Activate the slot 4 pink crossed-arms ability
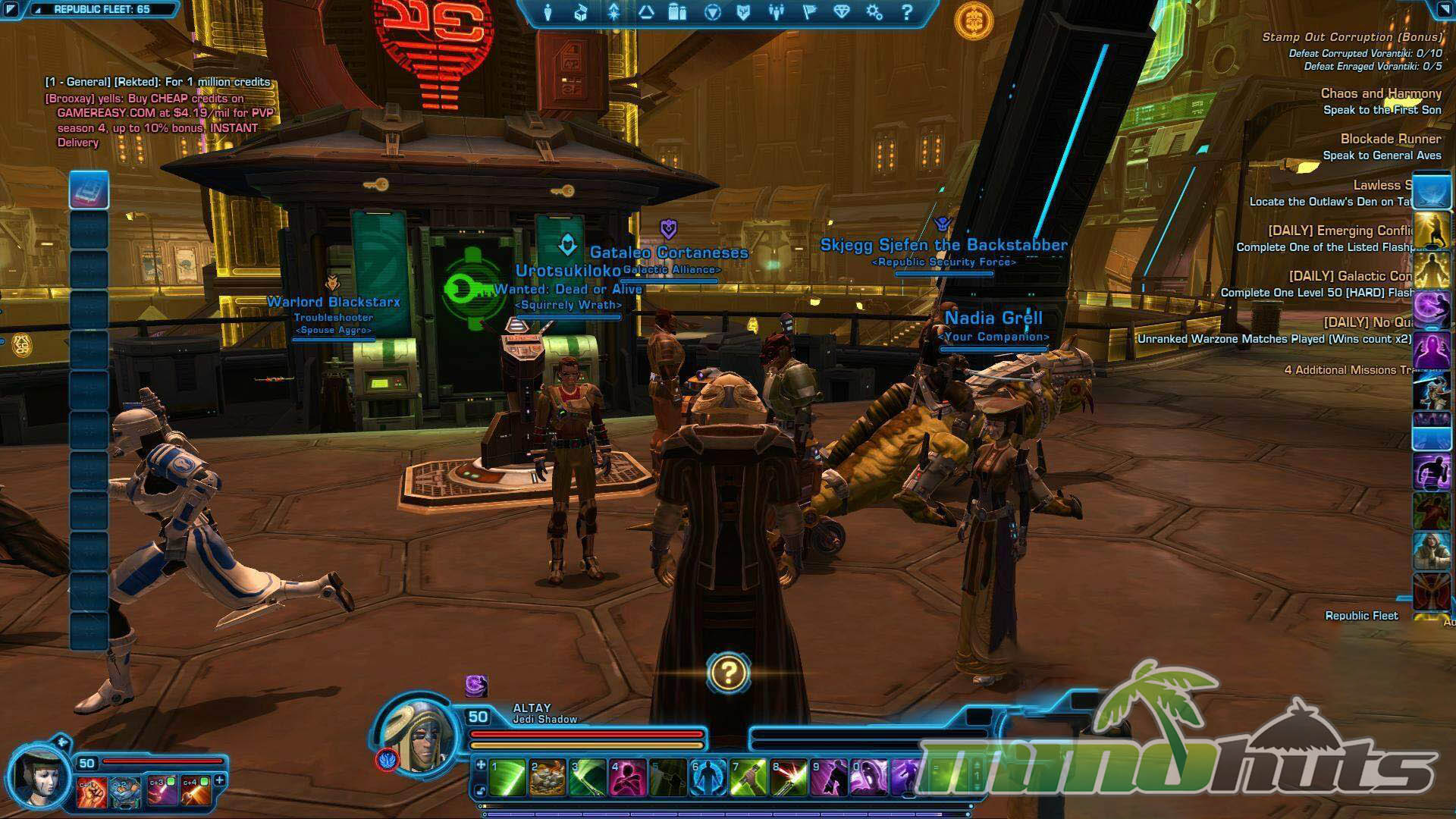Image resolution: width=1456 pixels, height=819 pixels. click(x=628, y=778)
